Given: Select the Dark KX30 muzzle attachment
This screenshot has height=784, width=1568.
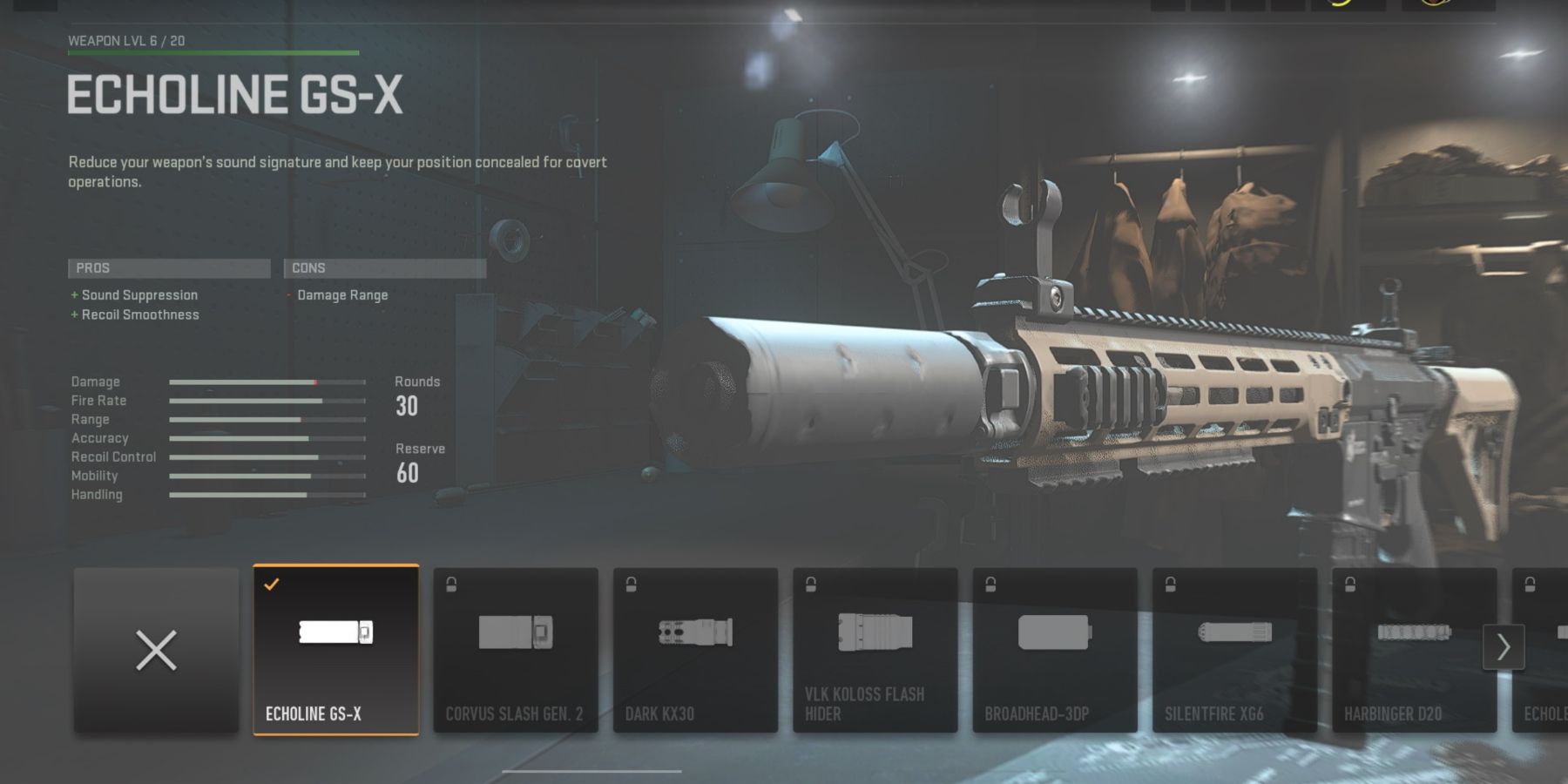Looking at the screenshot, I should (697, 645).
